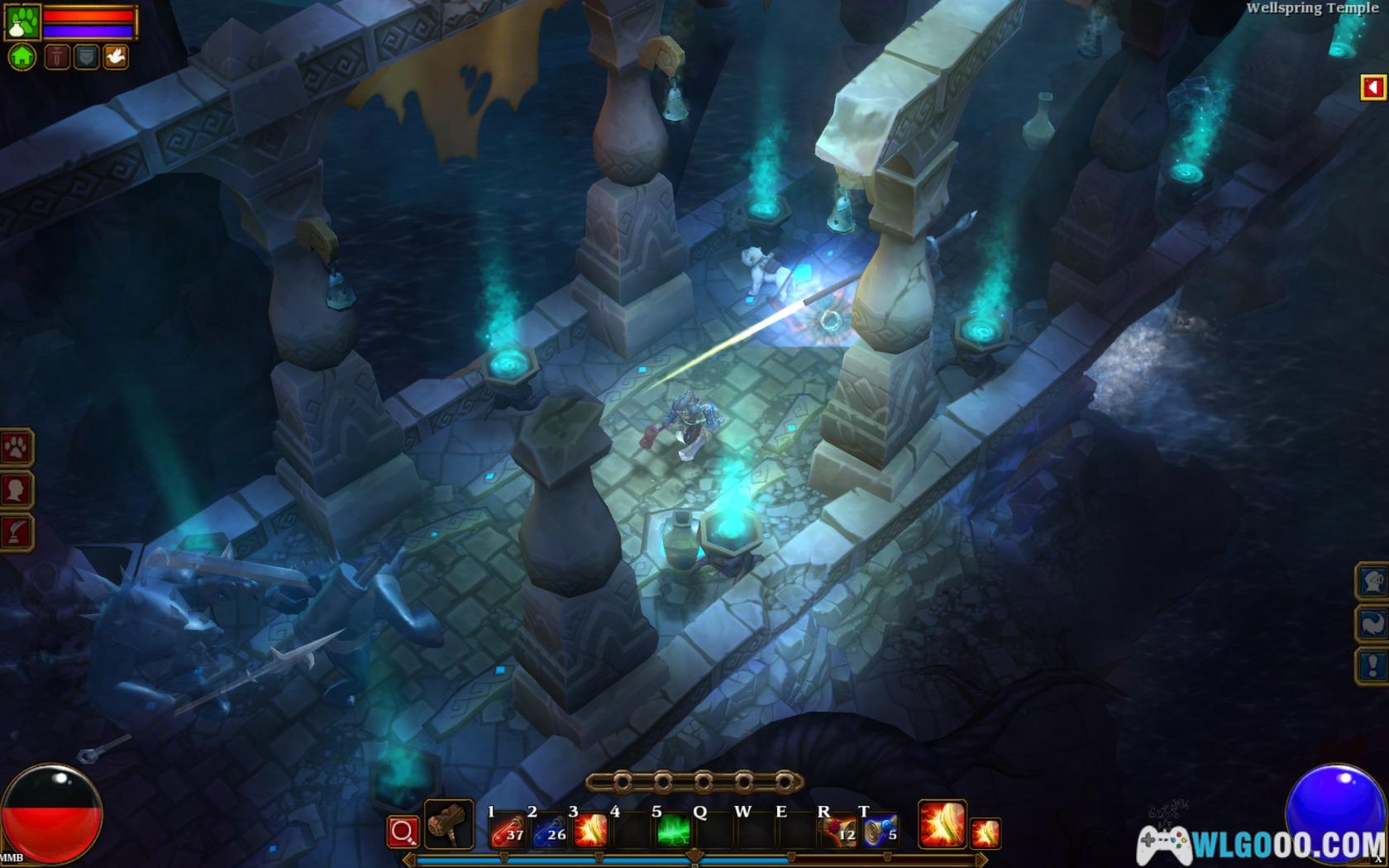Set pet to passive dove stance
The image size is (1389, 868).
[115, 56]
